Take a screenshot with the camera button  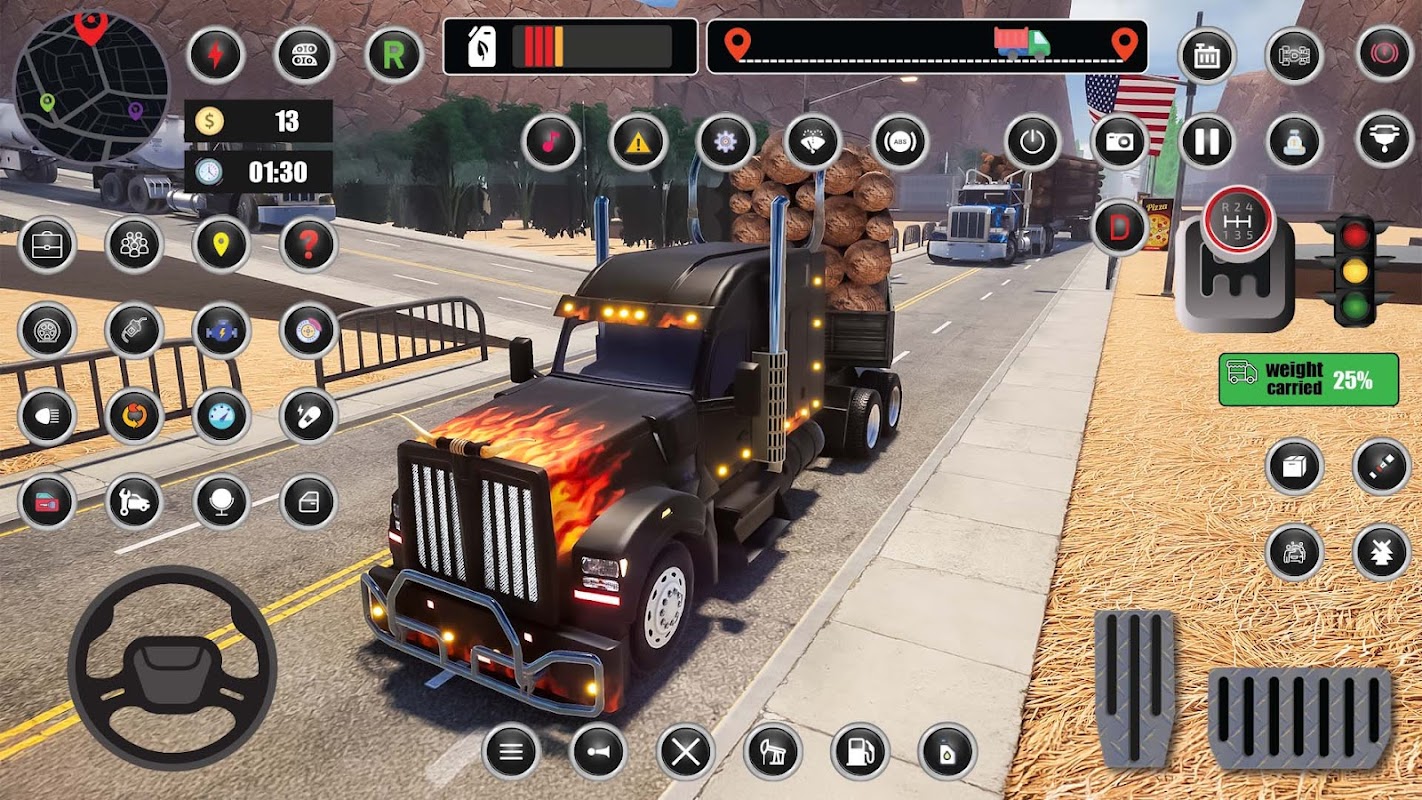point(1120,142)
